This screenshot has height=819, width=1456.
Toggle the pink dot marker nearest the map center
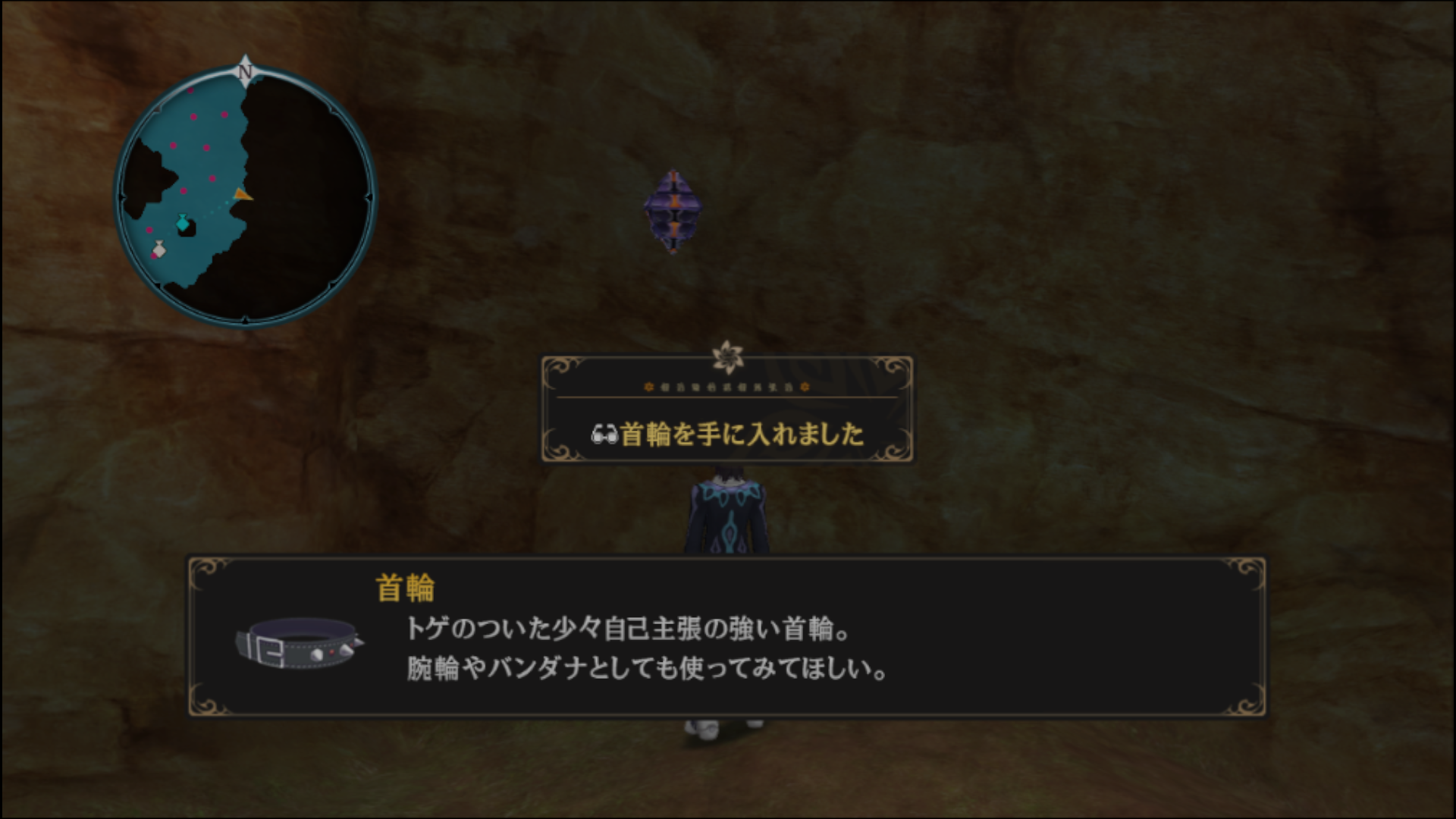point(213,177)
